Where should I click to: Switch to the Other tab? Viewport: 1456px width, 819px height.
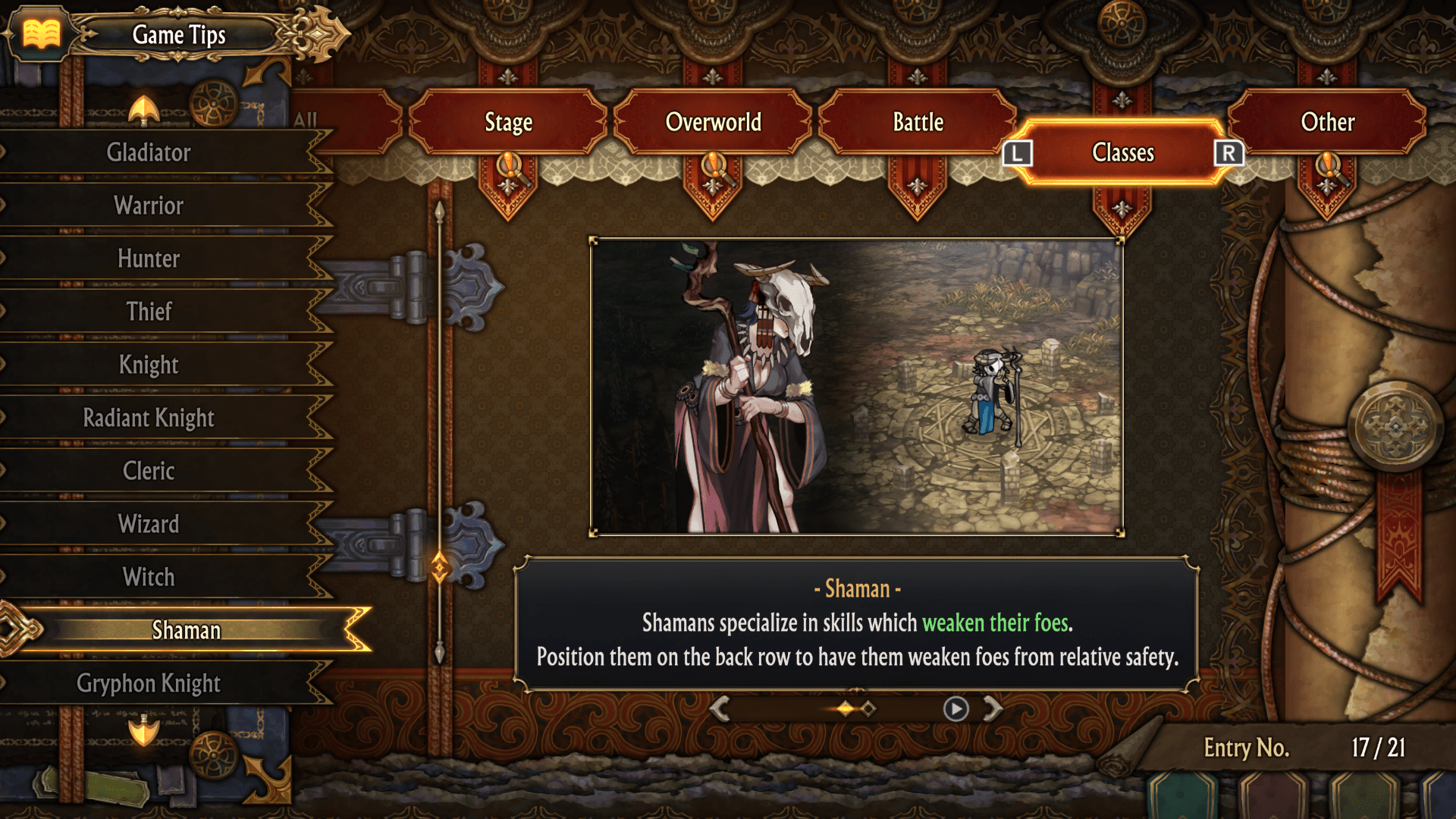point(1327,122)
